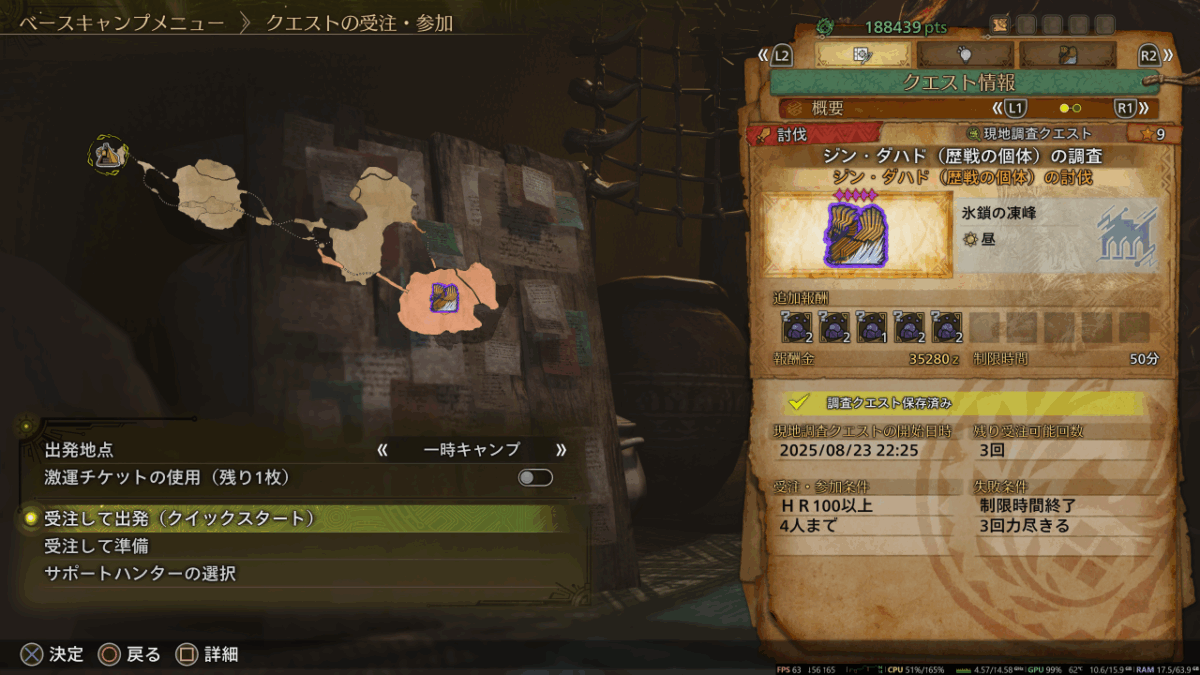Switch to the quest info document tab
The width and height of the screenshot is (1200, 675).
coord(863,55)
